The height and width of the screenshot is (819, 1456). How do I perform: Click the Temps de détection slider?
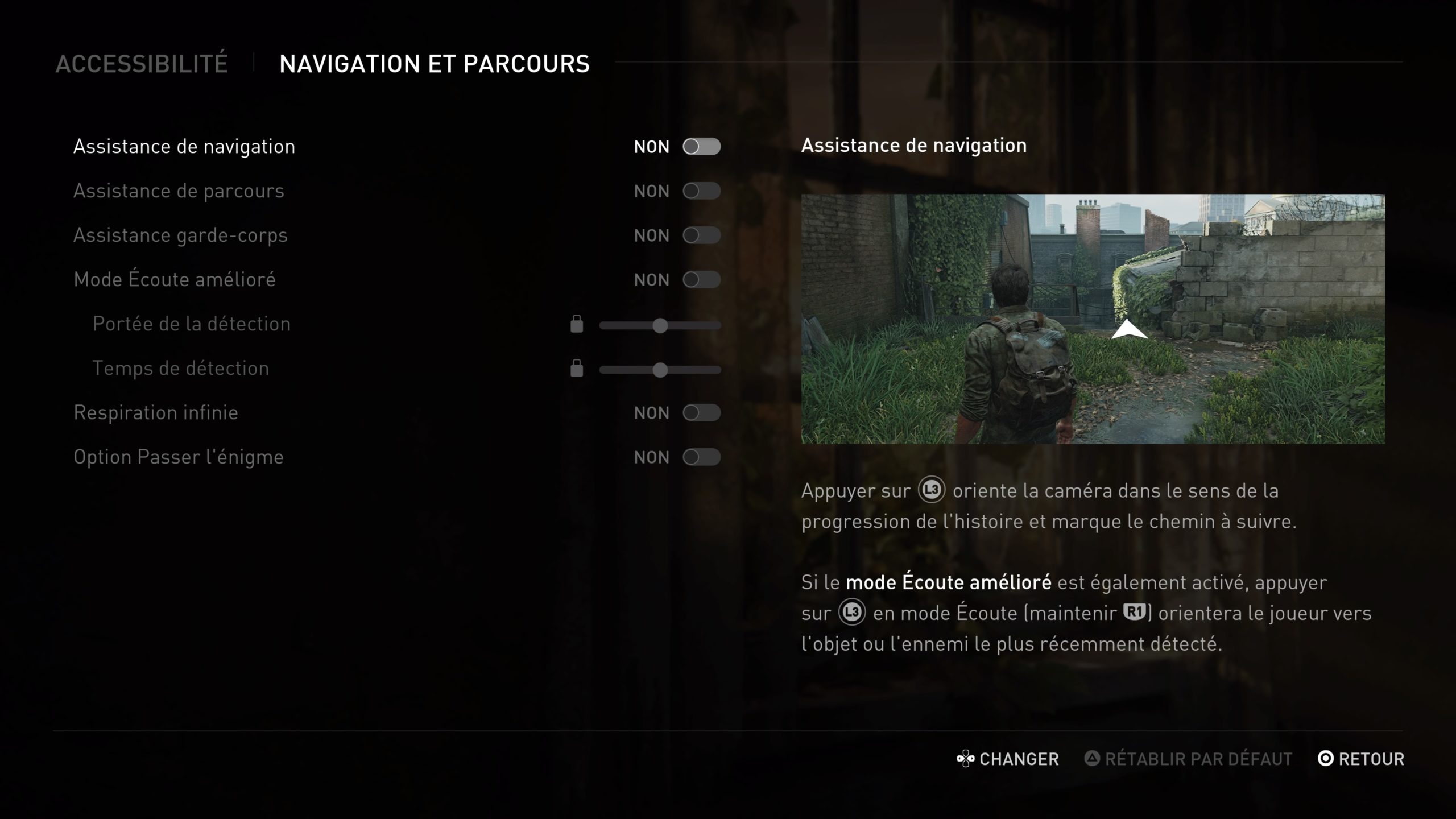pyautogui.click(x=660, y=370)
